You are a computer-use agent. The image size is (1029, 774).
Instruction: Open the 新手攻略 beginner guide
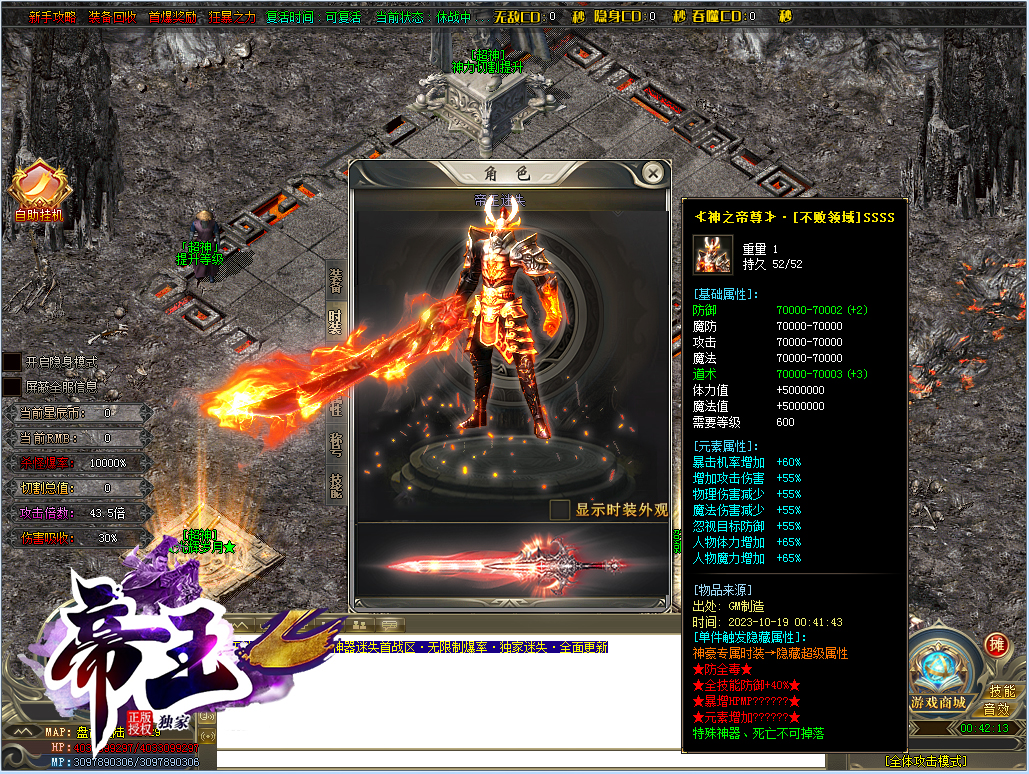pyautogui.click(x=52, y=17)
